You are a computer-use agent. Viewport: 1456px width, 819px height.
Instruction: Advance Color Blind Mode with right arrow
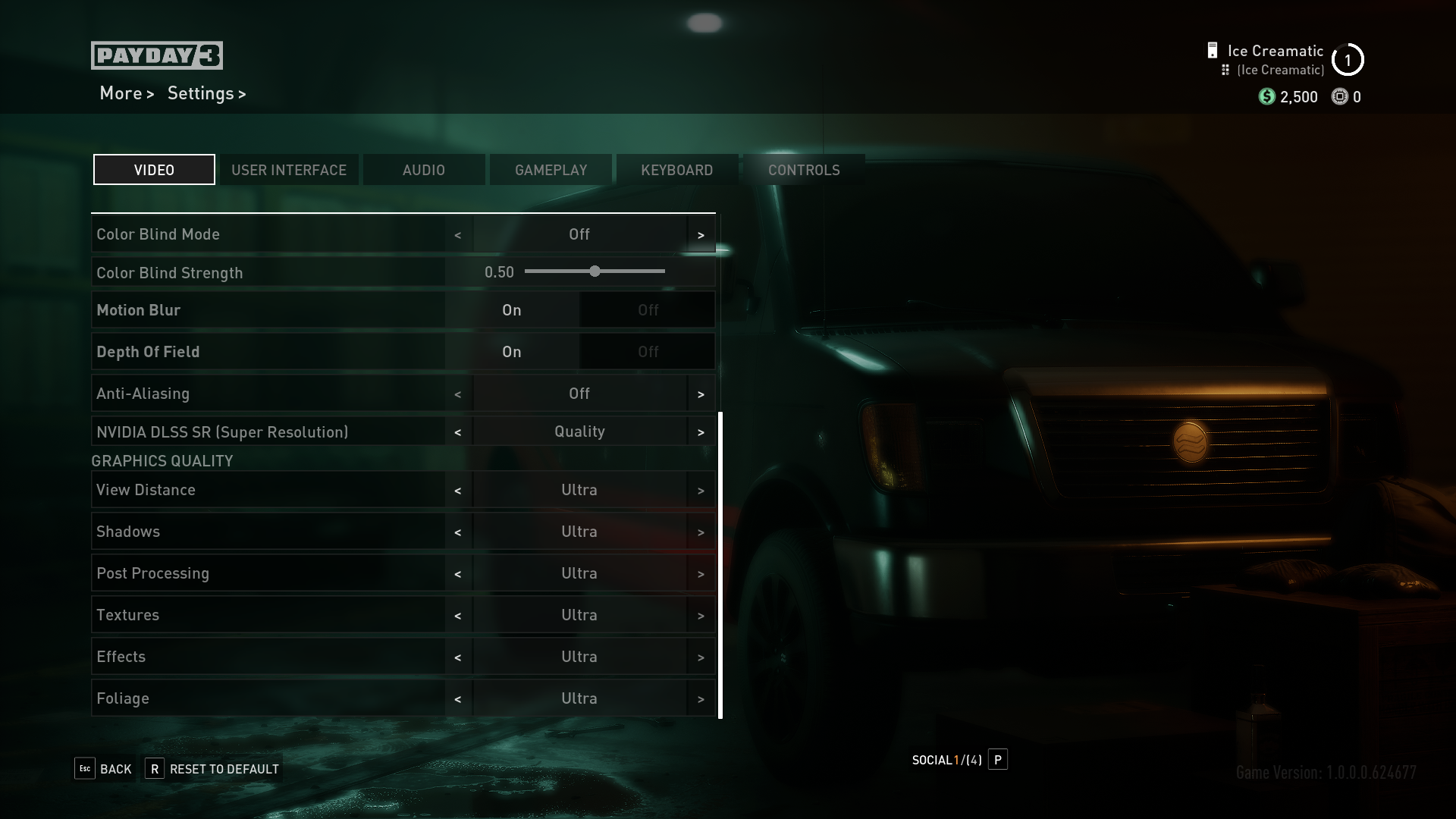click(701, 234)
